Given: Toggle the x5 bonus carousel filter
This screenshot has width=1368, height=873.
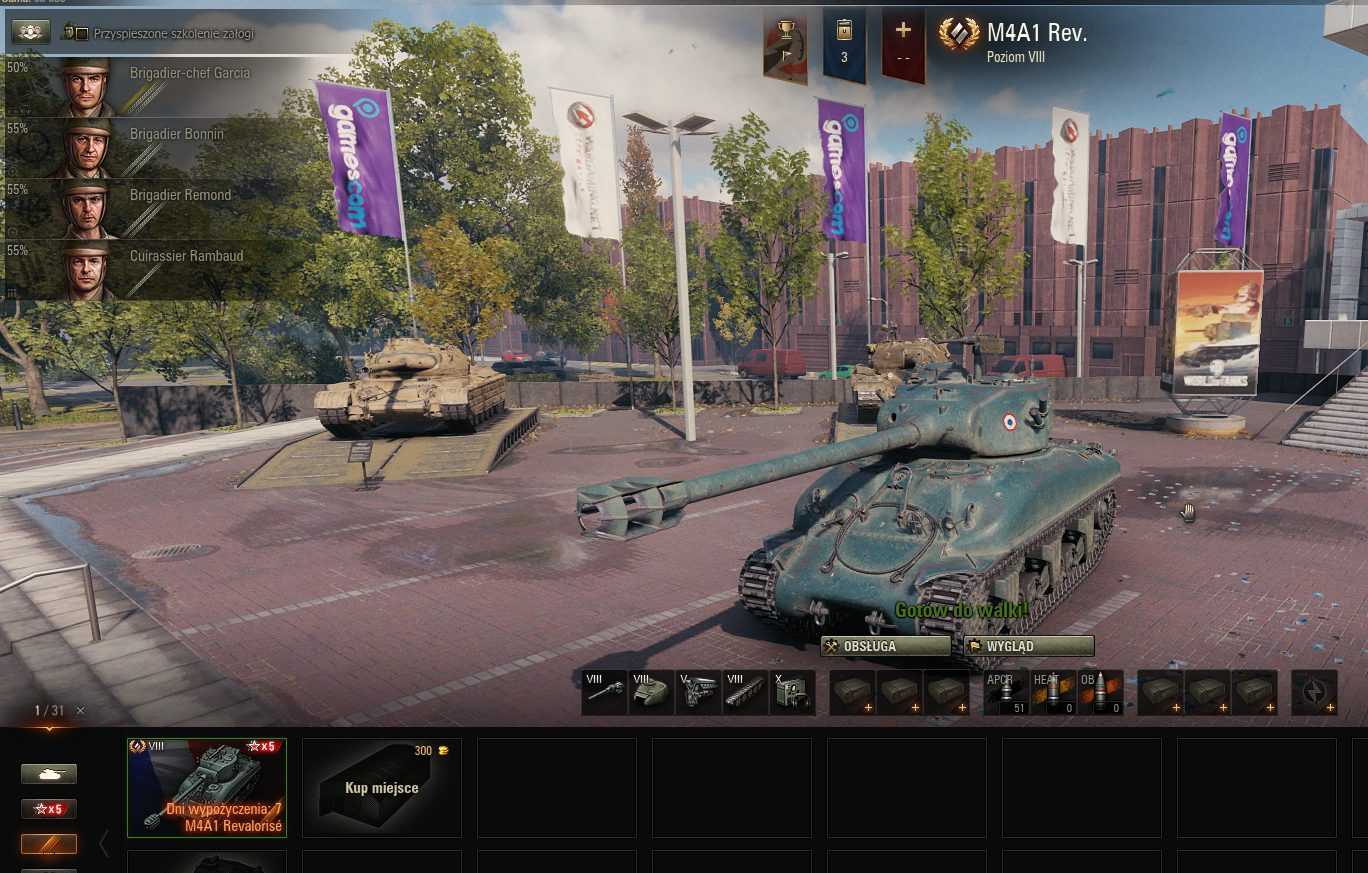Looking at the screenshot, I should click(x=49, y=809).
